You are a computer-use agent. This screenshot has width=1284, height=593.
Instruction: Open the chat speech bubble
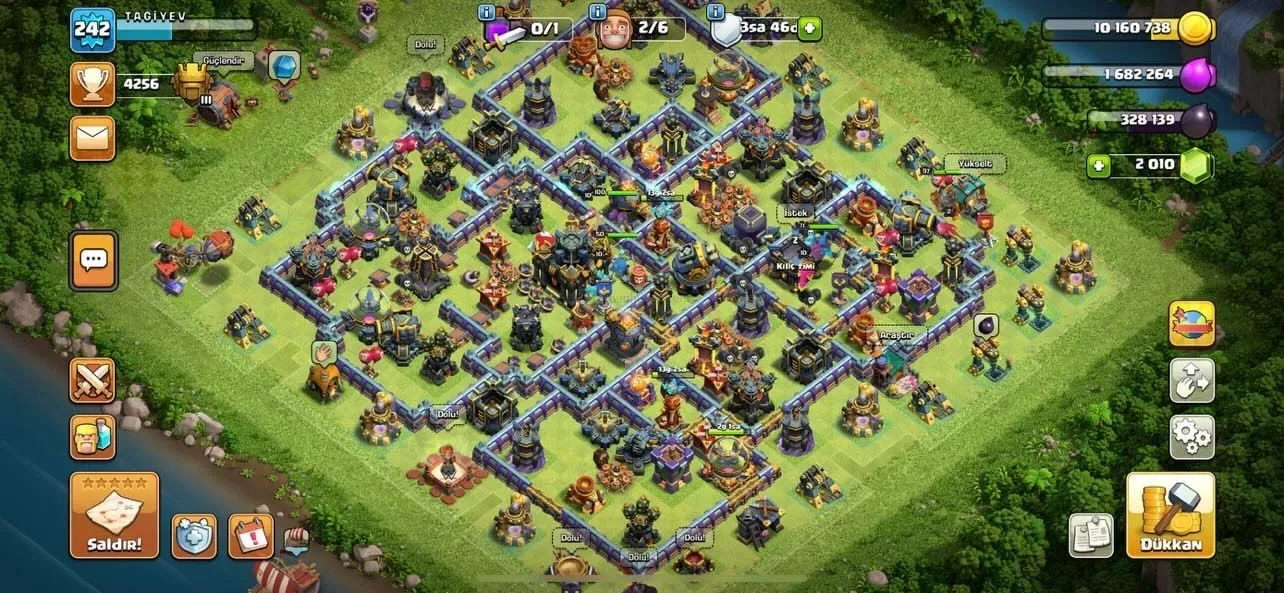pyautogui.click(x=93, y=260)
